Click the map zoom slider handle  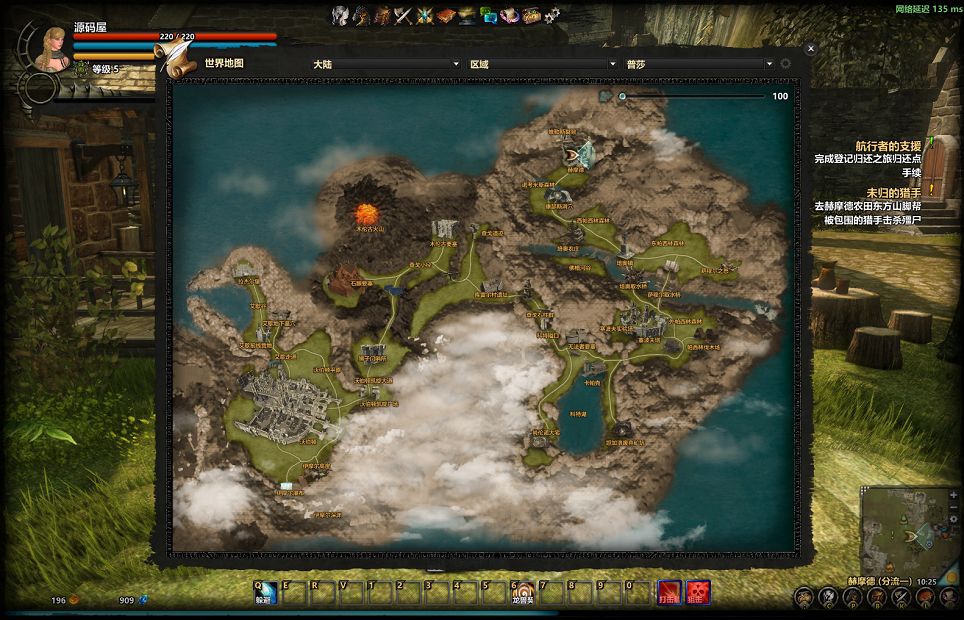coord(622,97)
